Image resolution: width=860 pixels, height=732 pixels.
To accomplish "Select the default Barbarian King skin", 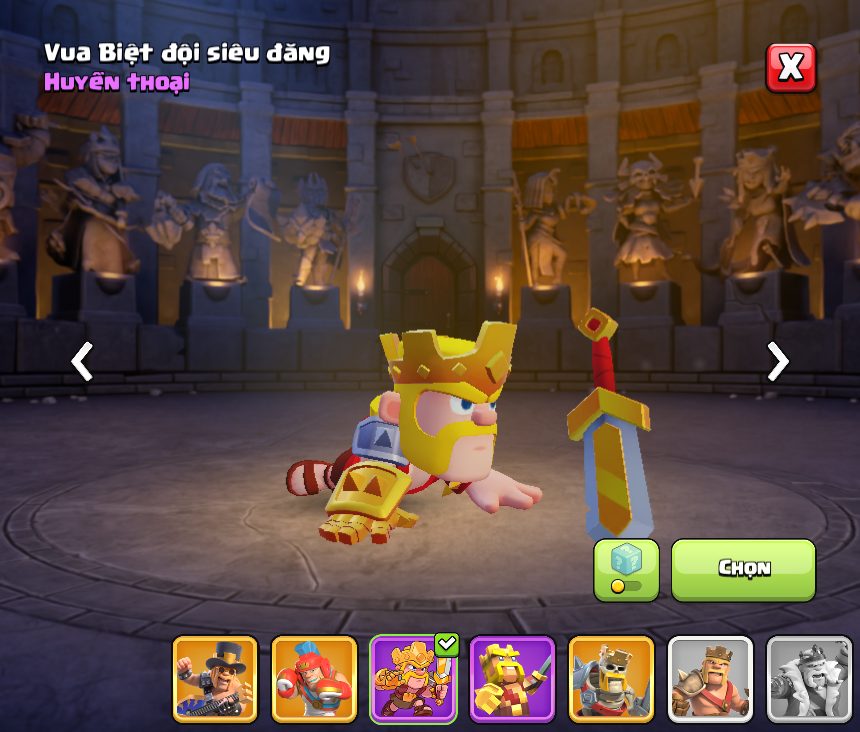I will pyautogui.click(x=710, y=679).
